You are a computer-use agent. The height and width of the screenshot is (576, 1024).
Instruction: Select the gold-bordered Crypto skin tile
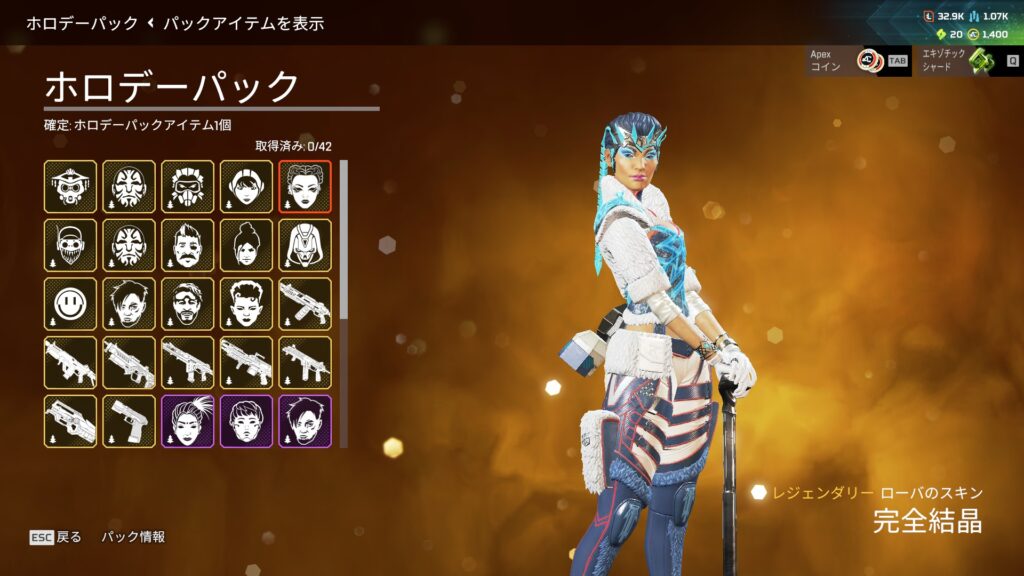point(129,304)
